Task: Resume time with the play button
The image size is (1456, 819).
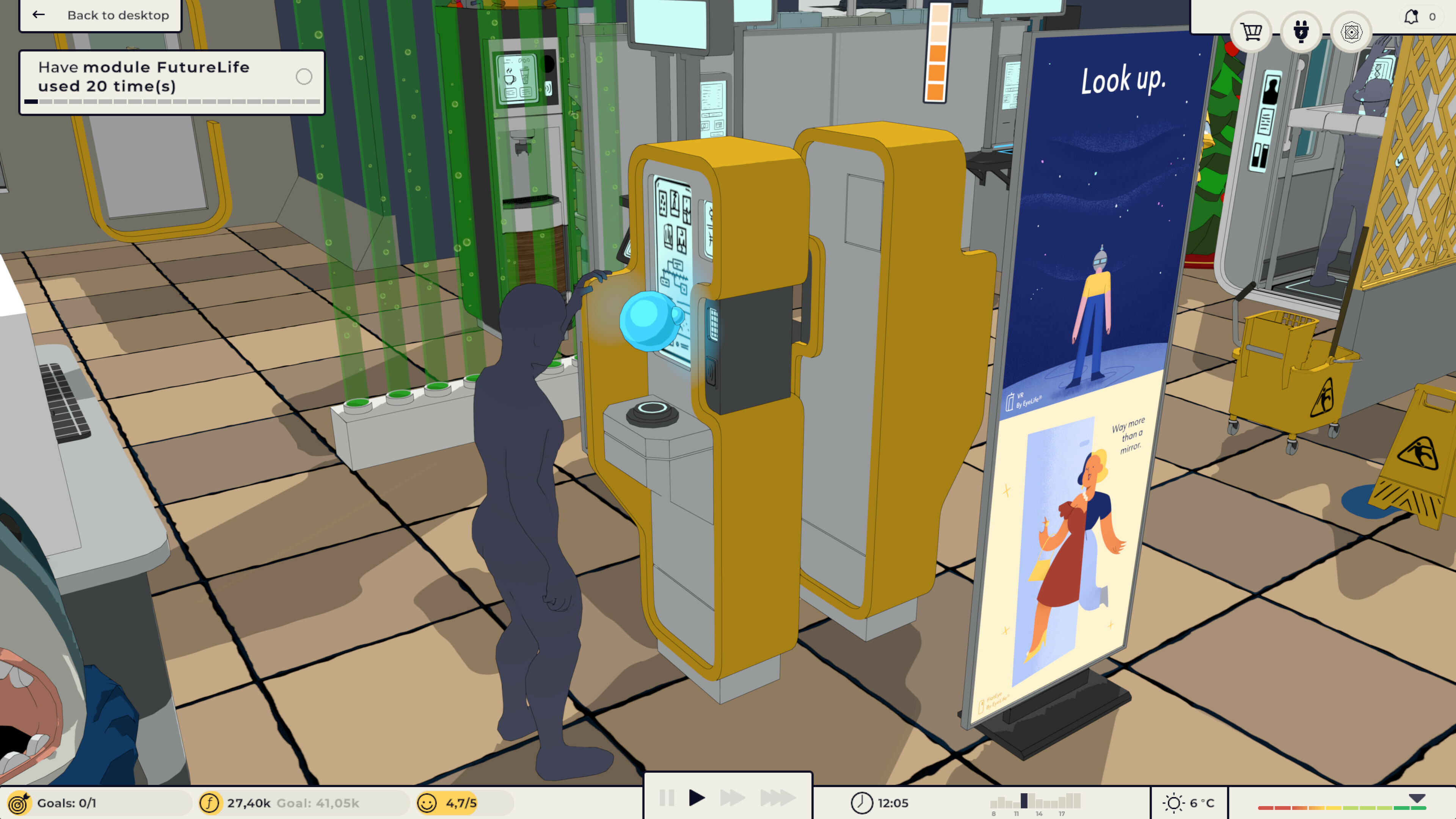Action: click(x=698, y=799)
